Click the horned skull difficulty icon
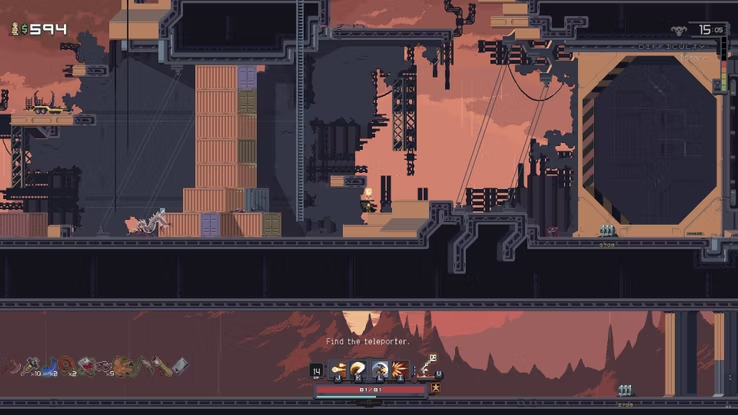Viewport: 738px width, 415px height. click(680, 31)
